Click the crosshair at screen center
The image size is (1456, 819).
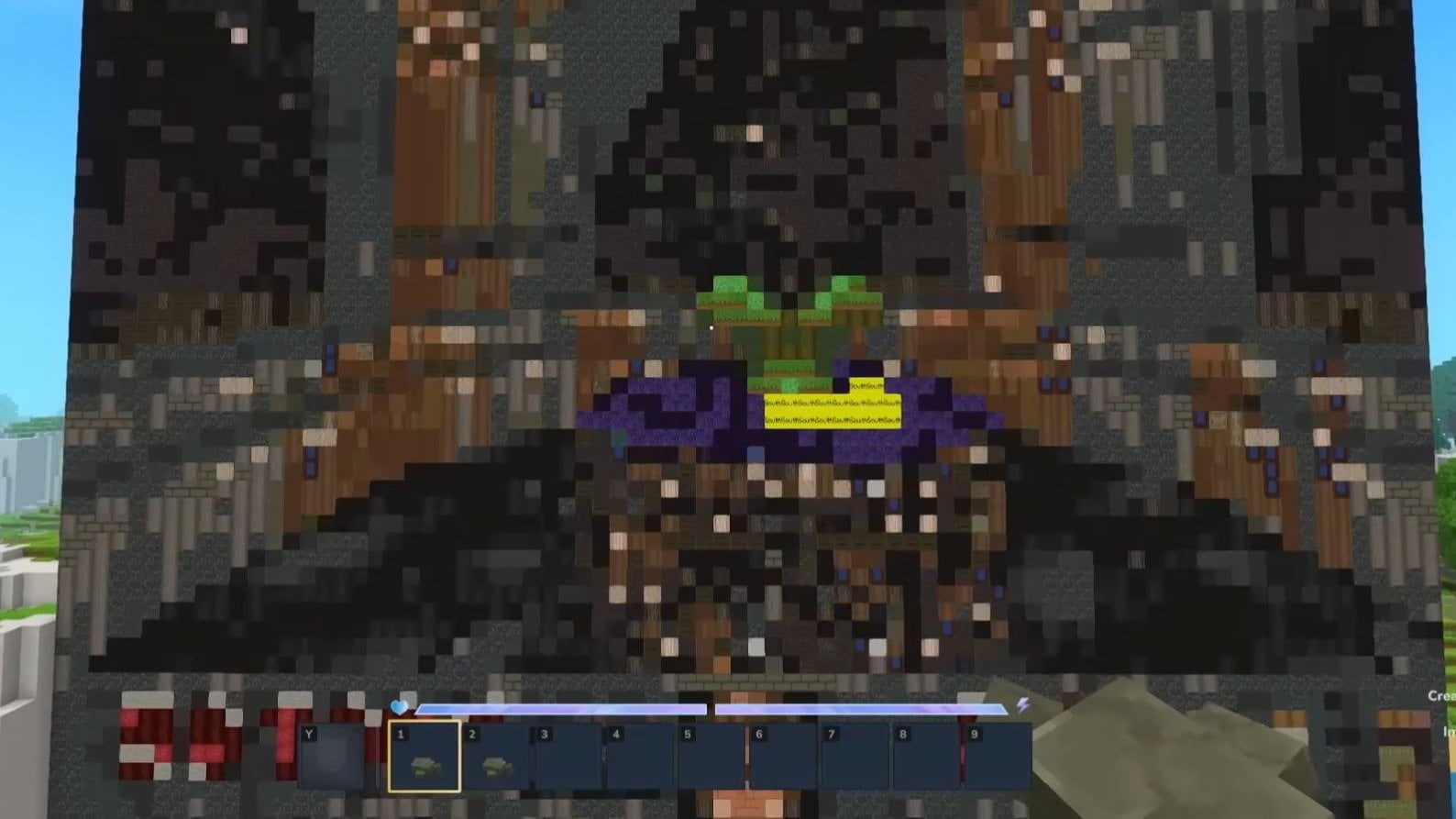click(x=711, y=327)
